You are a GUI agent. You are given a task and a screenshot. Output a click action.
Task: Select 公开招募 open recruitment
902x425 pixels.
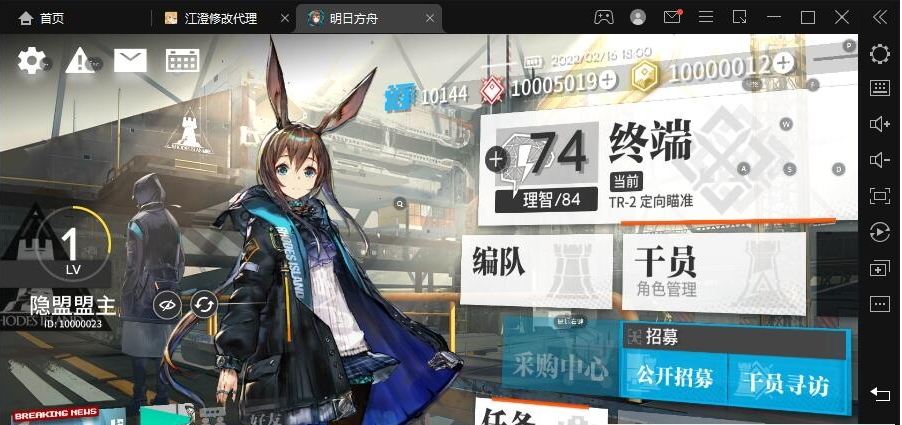[x=675, y=378]
